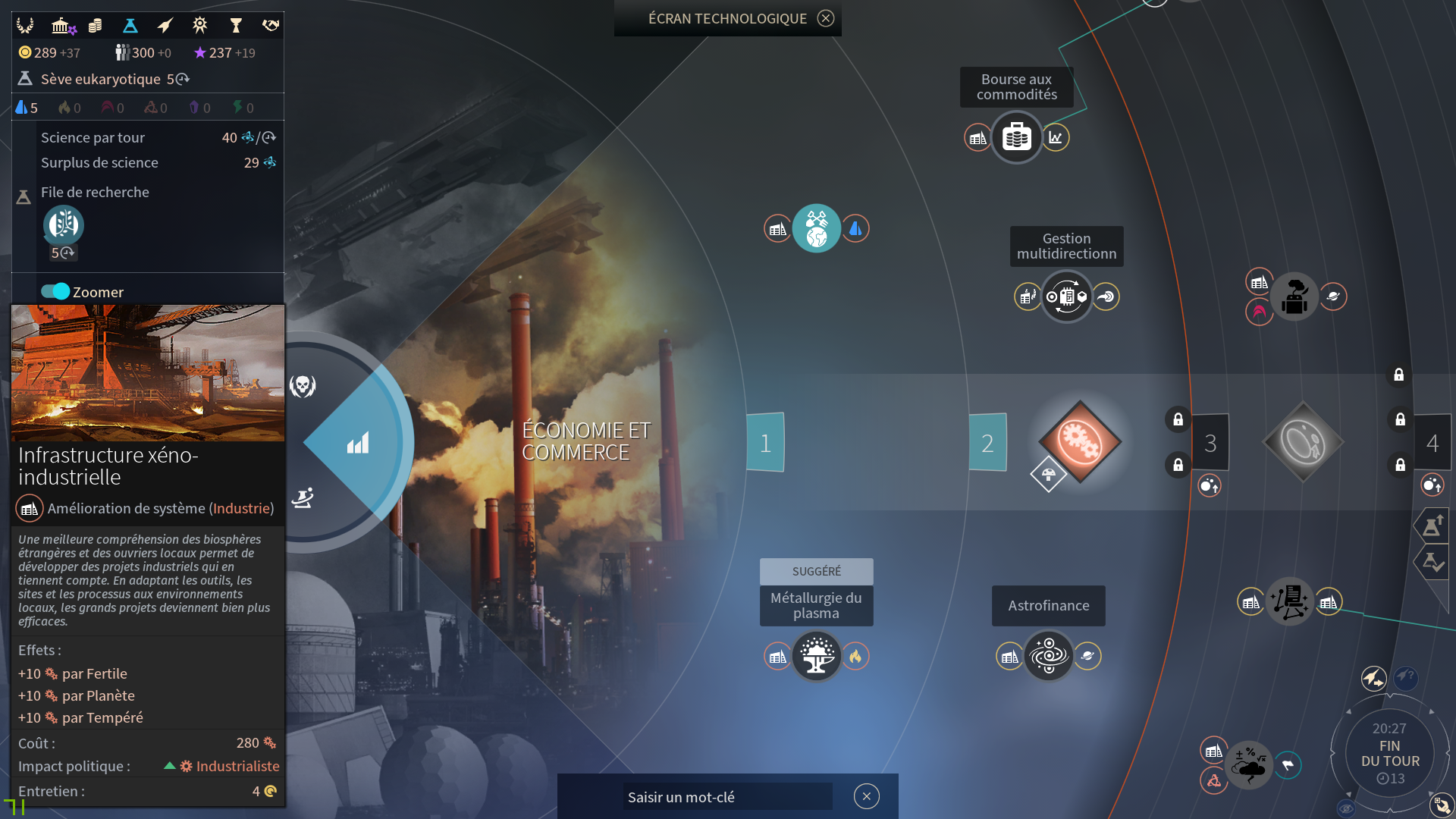Viewport: 1456px width, 819px height.
Task: Select the Astrofinance technology node
Action: 1048,656
